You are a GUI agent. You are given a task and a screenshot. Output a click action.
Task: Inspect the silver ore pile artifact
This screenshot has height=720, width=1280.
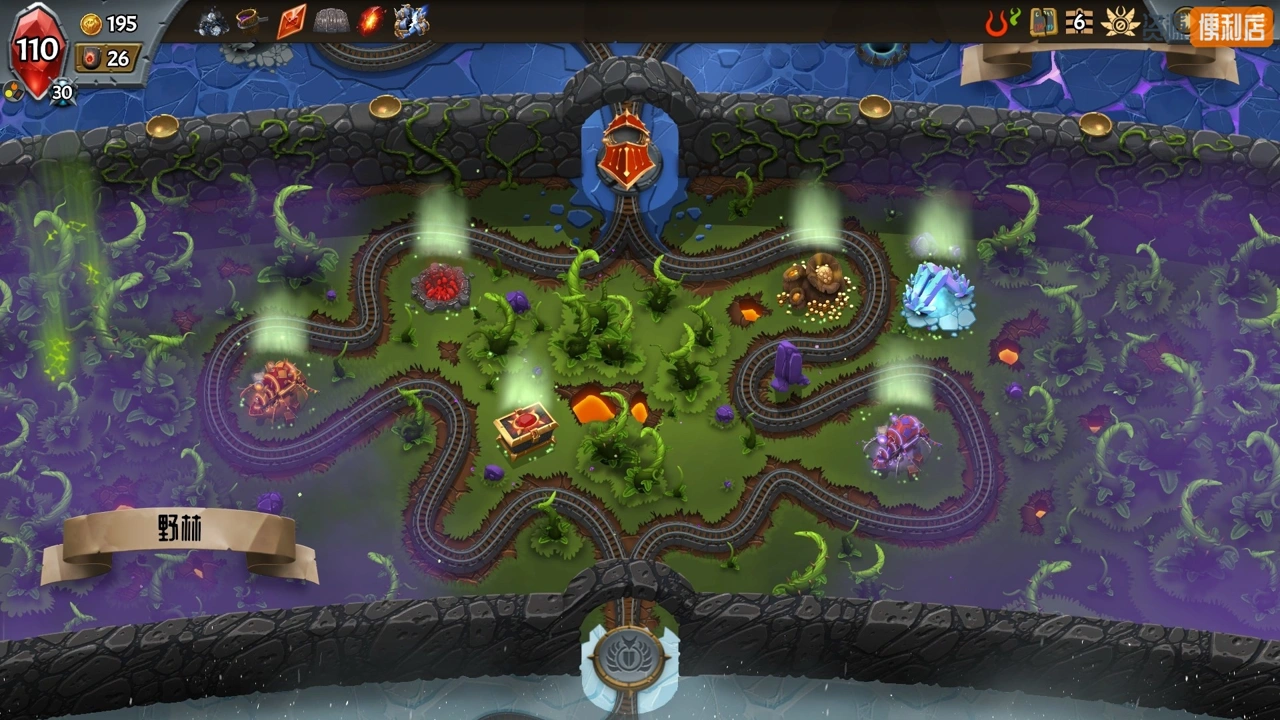pos(212,21)
